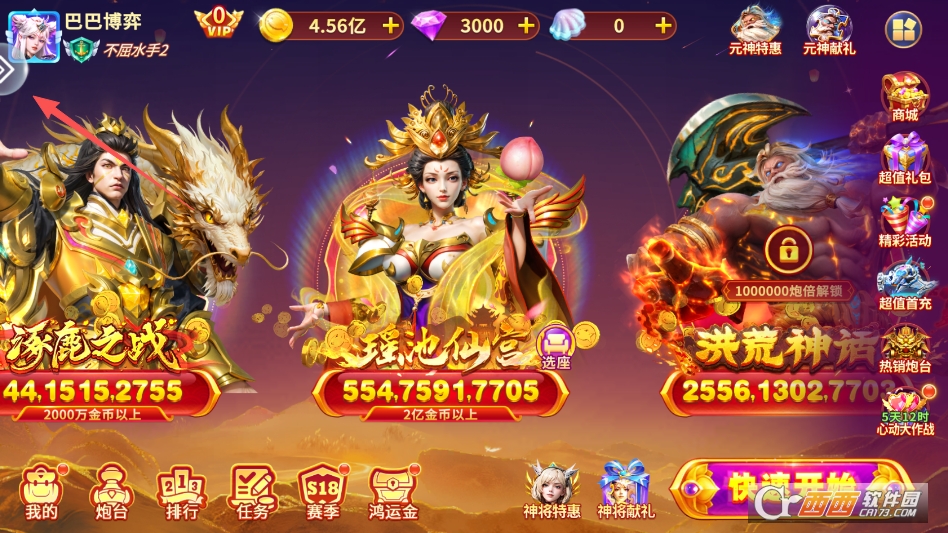Open the 元神特惠 offer
Screen dimensions: 948x533
pos(755,29)
